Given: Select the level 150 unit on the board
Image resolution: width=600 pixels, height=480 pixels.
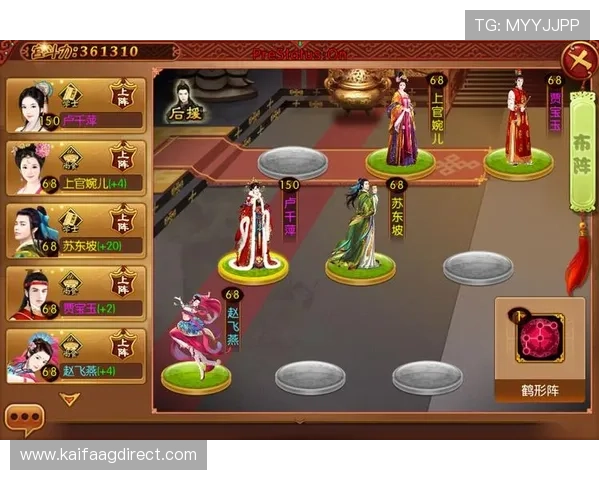Looking at the screenshot, I should tap(254, 232).
